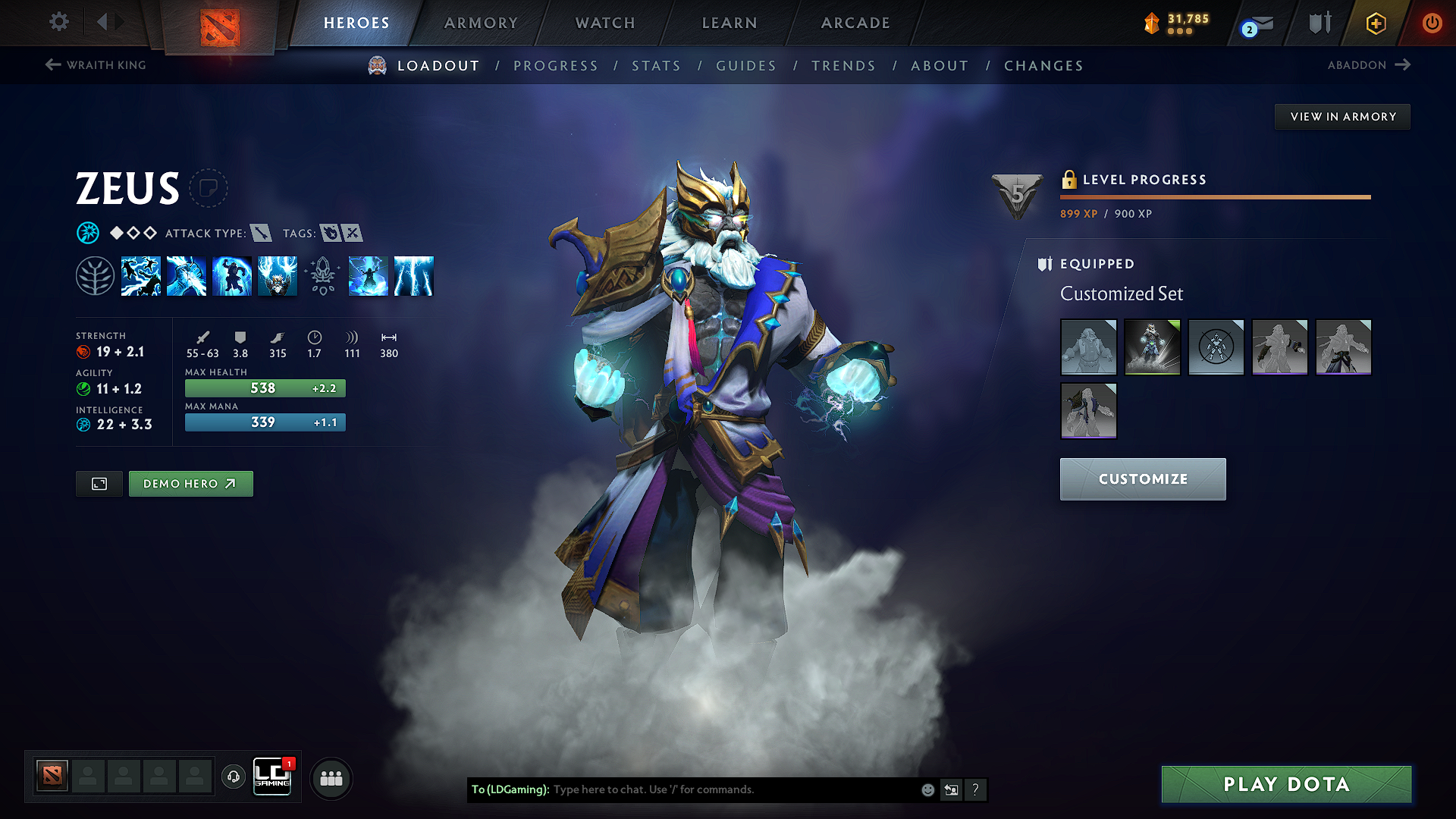Screen dimensions: 1456x819
Task: Open the talent tree icon
Action: [95, 275]
